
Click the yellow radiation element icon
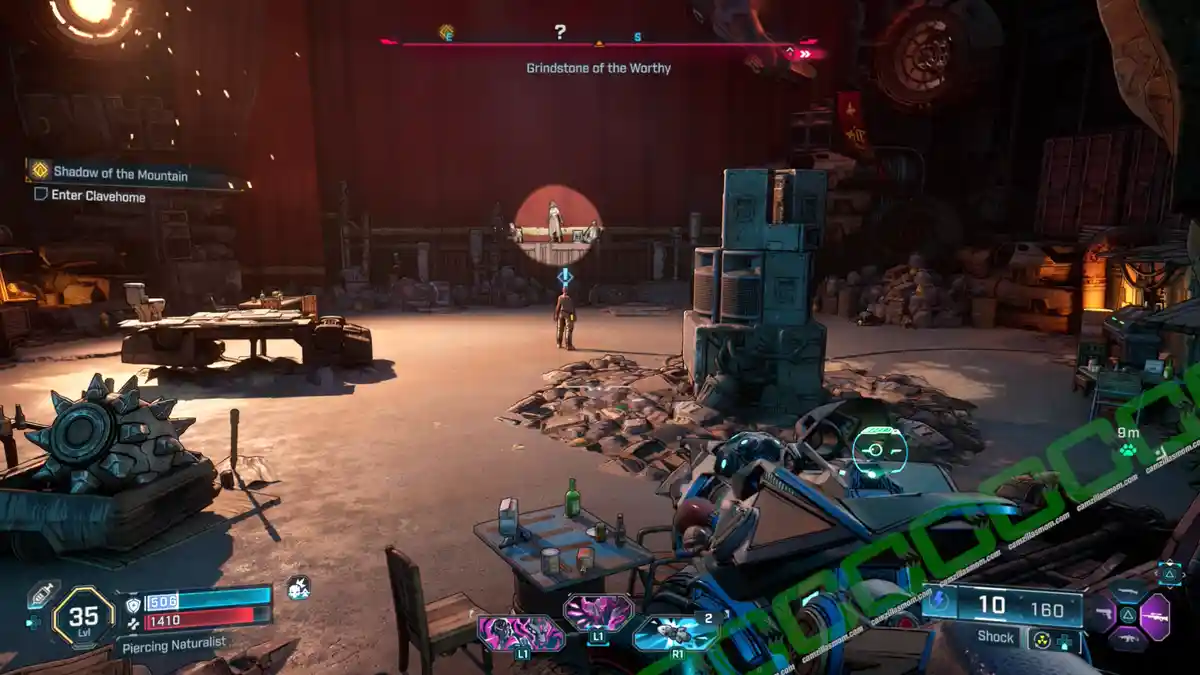[1041, 640]
